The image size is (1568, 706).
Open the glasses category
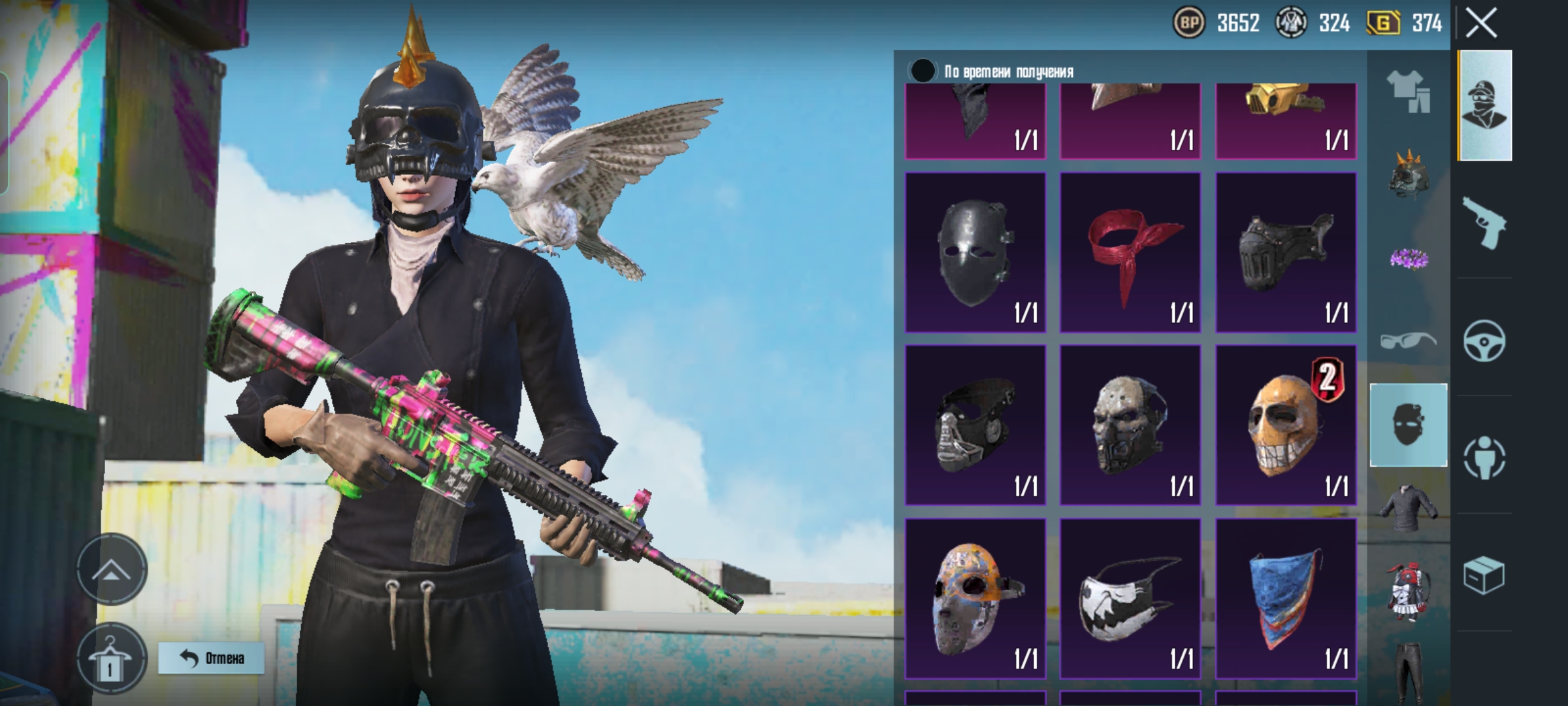click(x=1408, y=340)
